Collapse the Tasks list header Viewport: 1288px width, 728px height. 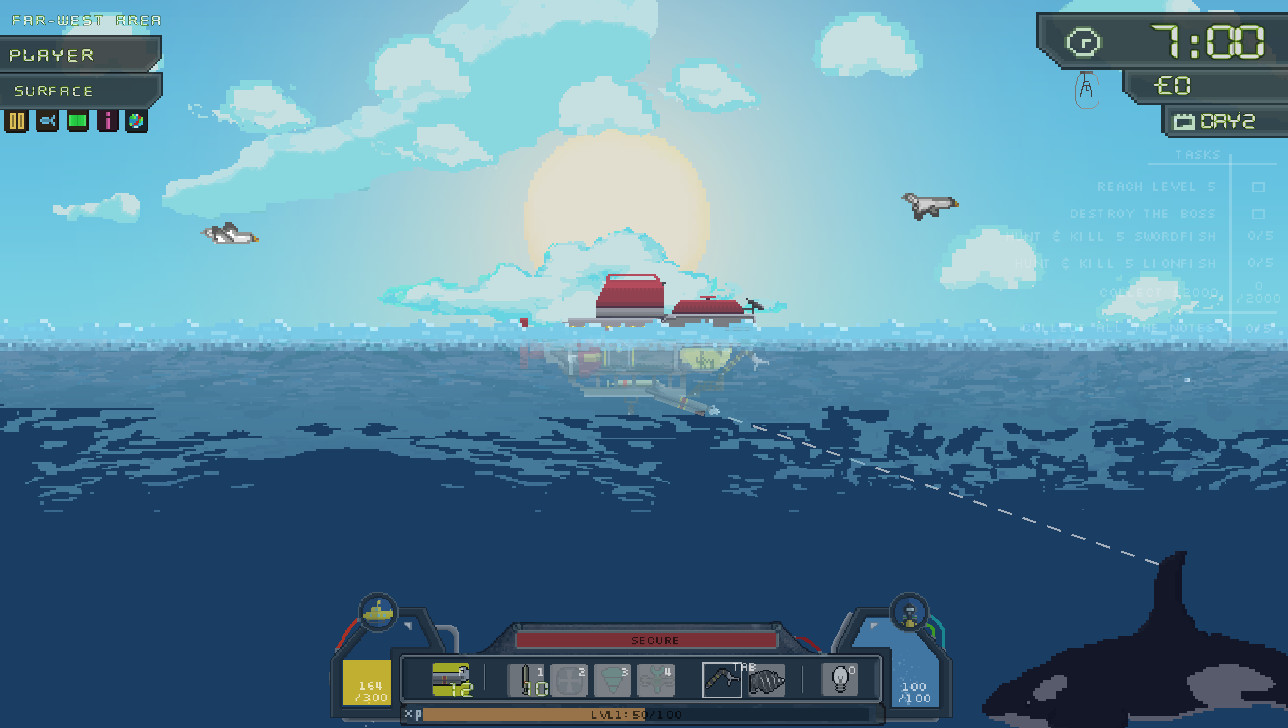(1196, 155)
